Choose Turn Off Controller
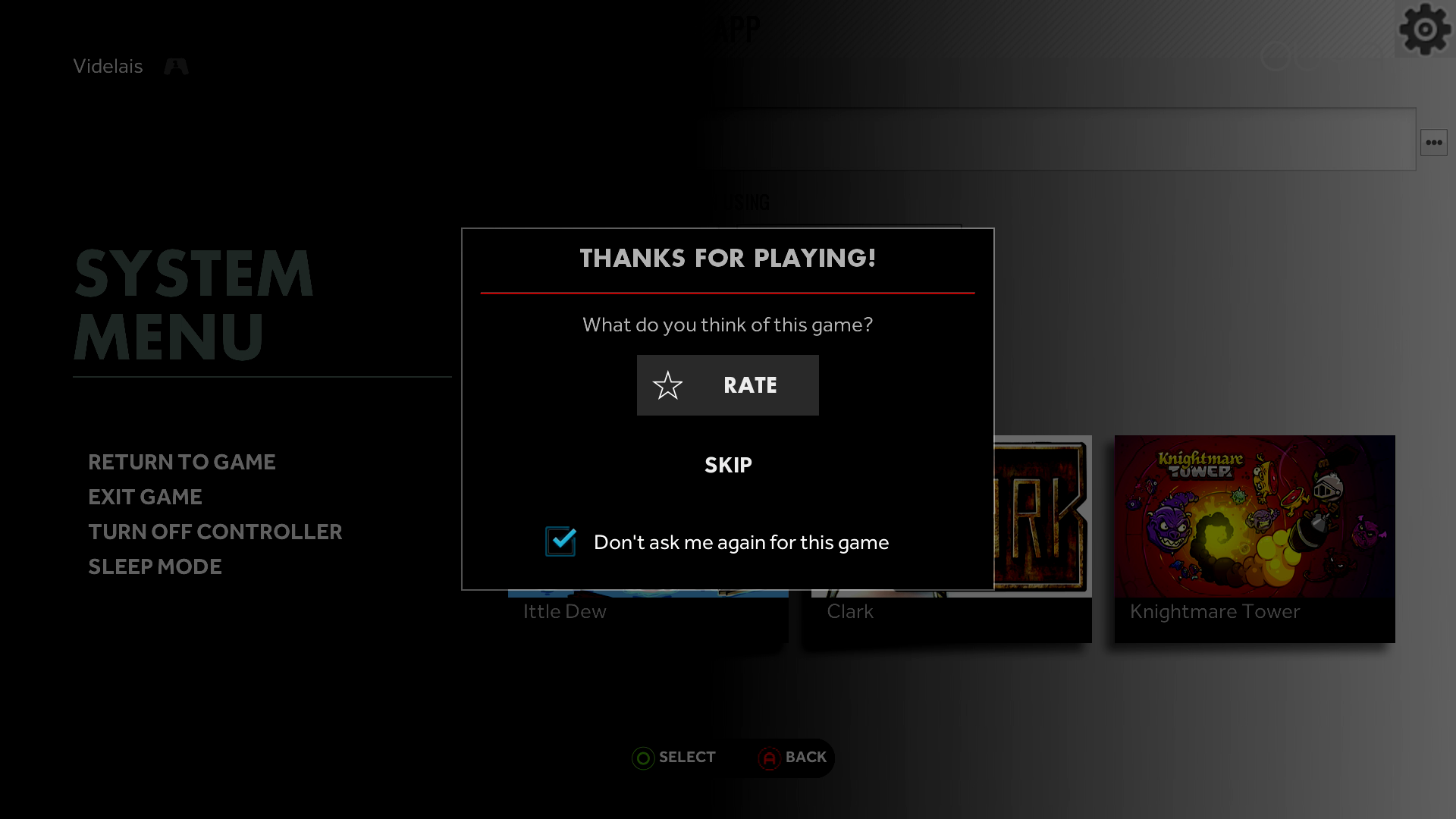This screenshot has width=1456, height=819. coord(215,532)
